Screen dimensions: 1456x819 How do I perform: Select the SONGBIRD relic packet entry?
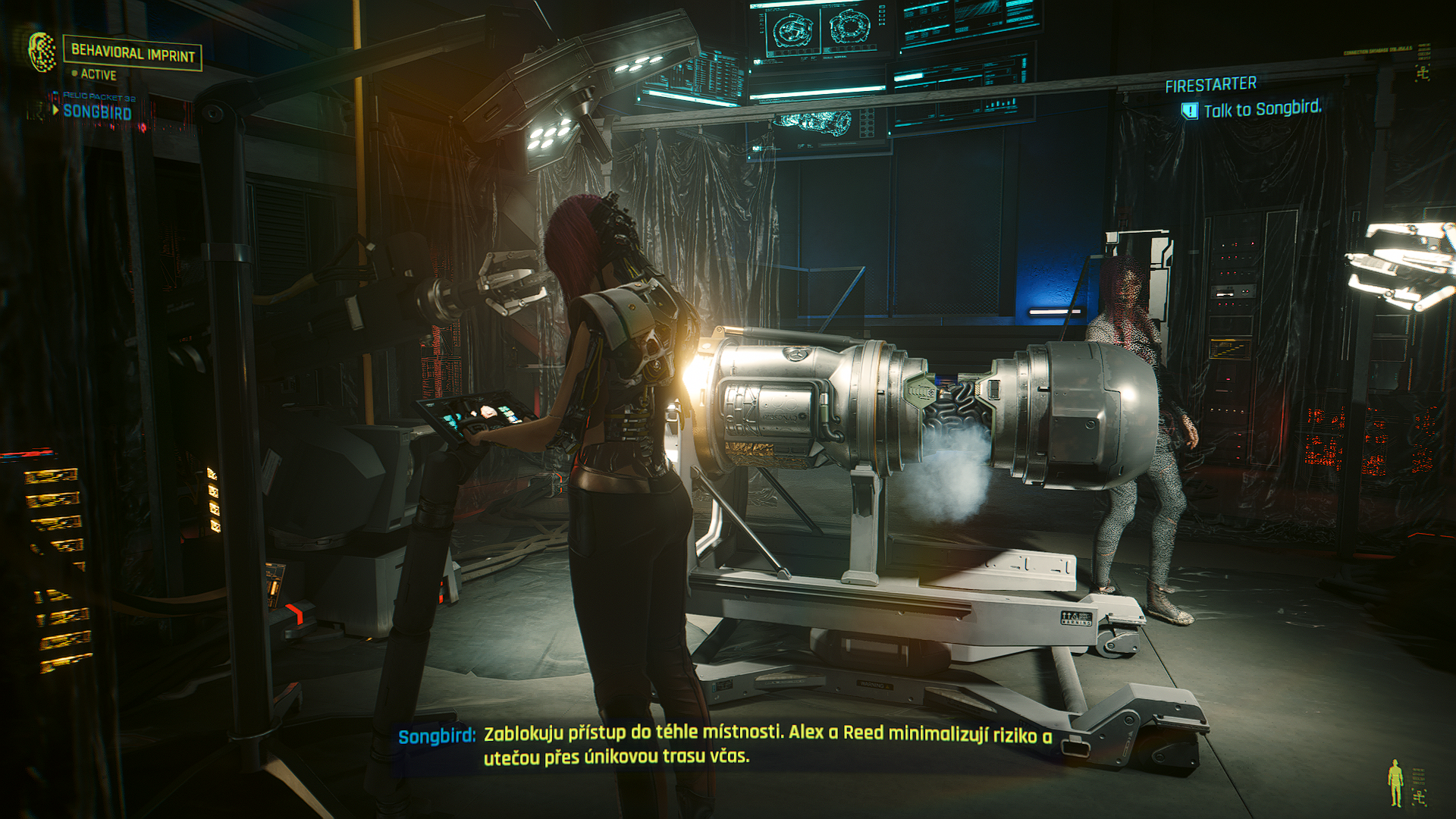coord(97,112)
